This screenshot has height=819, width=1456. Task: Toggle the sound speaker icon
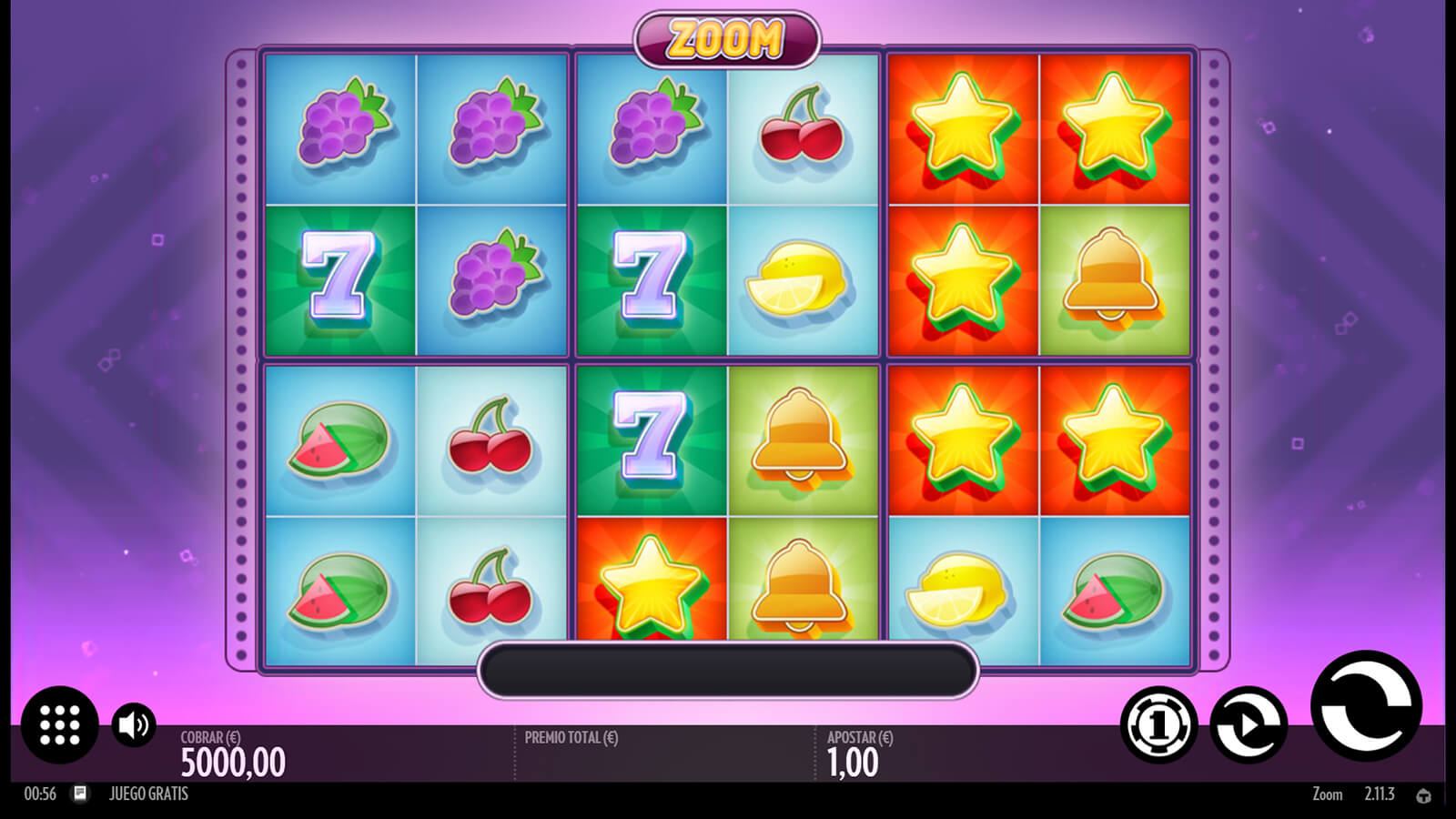coord(134,724)
